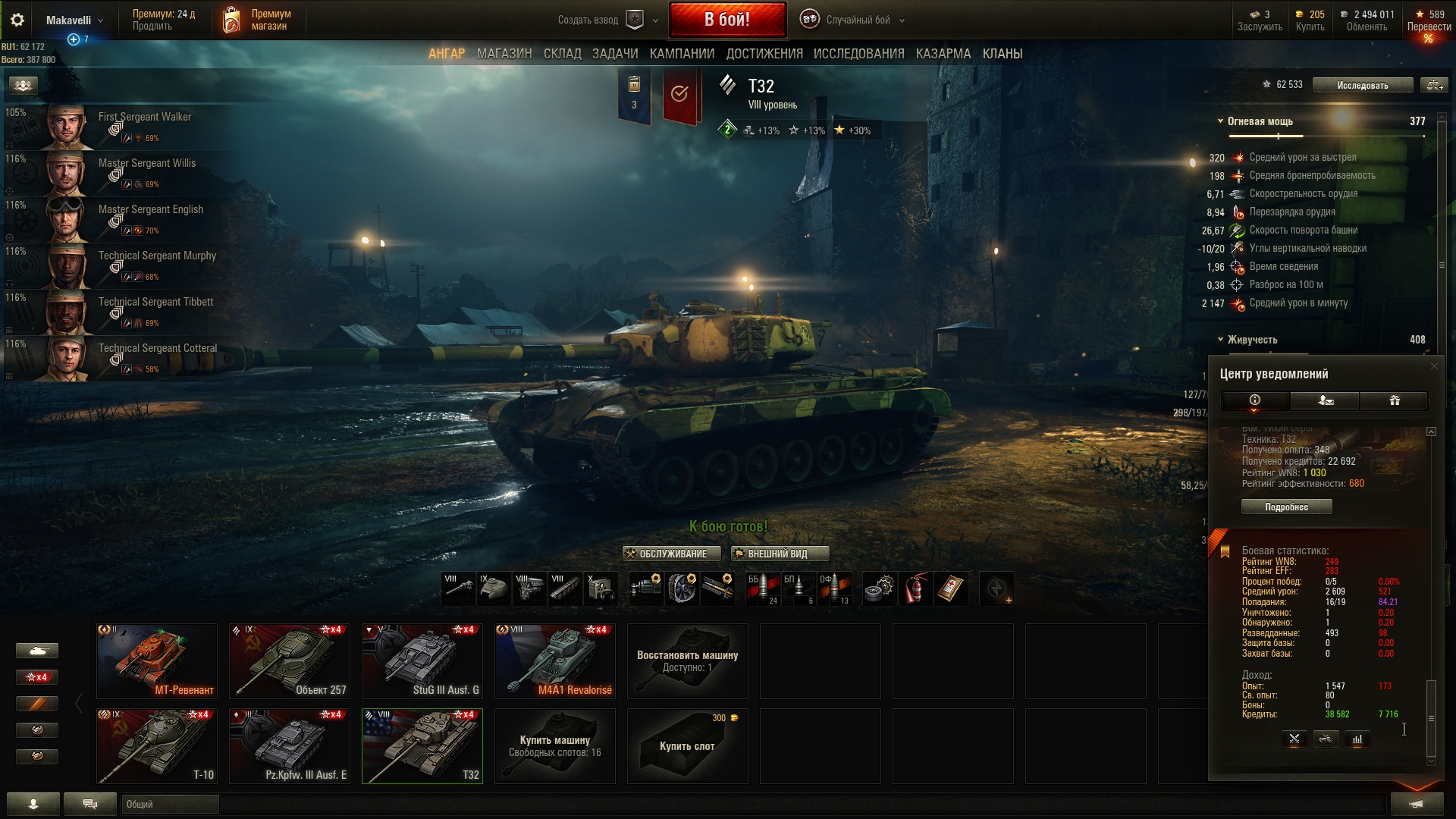Start battle with the red В бой! button

(x=726, y=20)
